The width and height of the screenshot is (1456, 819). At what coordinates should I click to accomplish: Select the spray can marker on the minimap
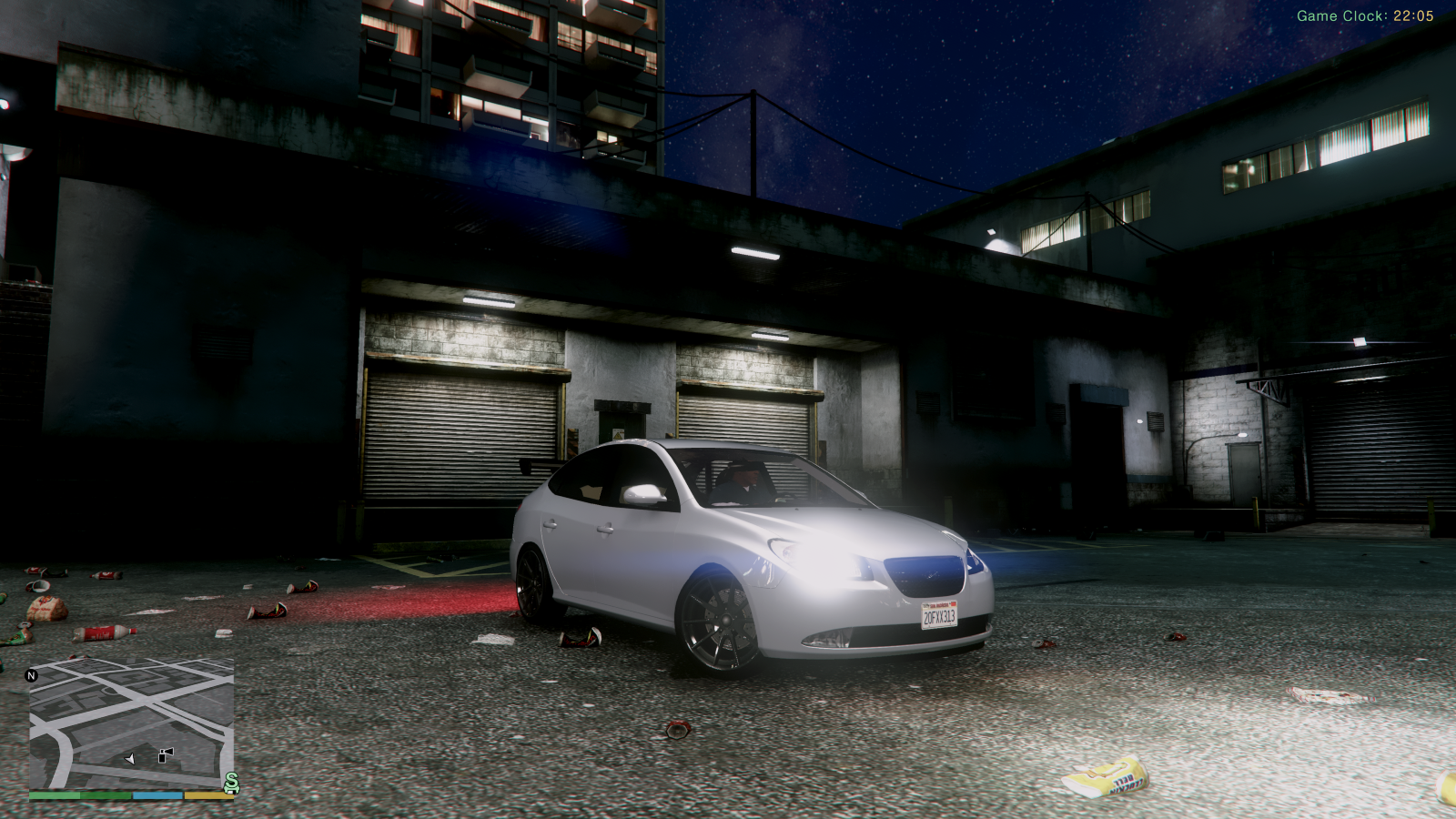coord(166,754)
